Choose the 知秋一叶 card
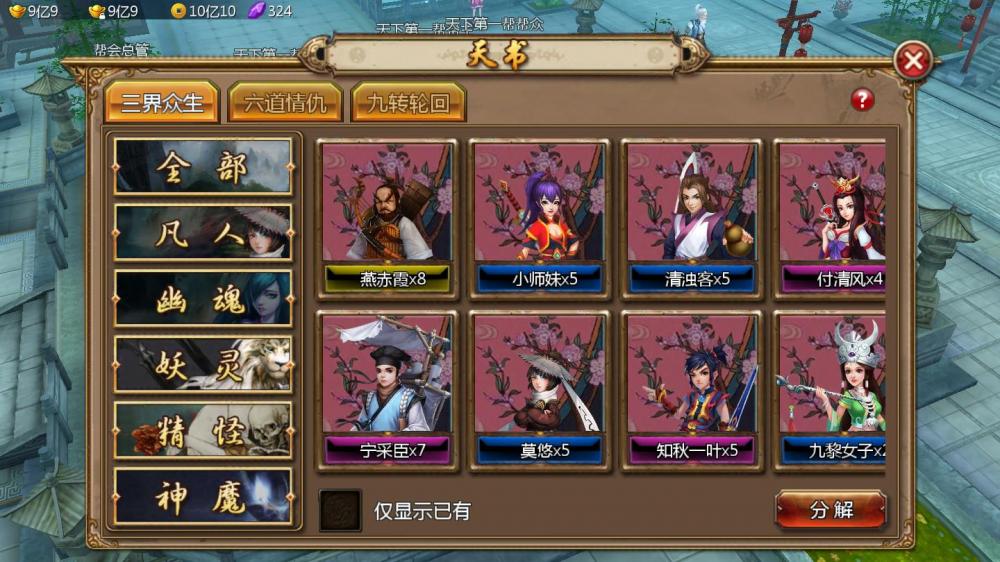Viewport: 1000px width, 562px height. coord(693,388)
